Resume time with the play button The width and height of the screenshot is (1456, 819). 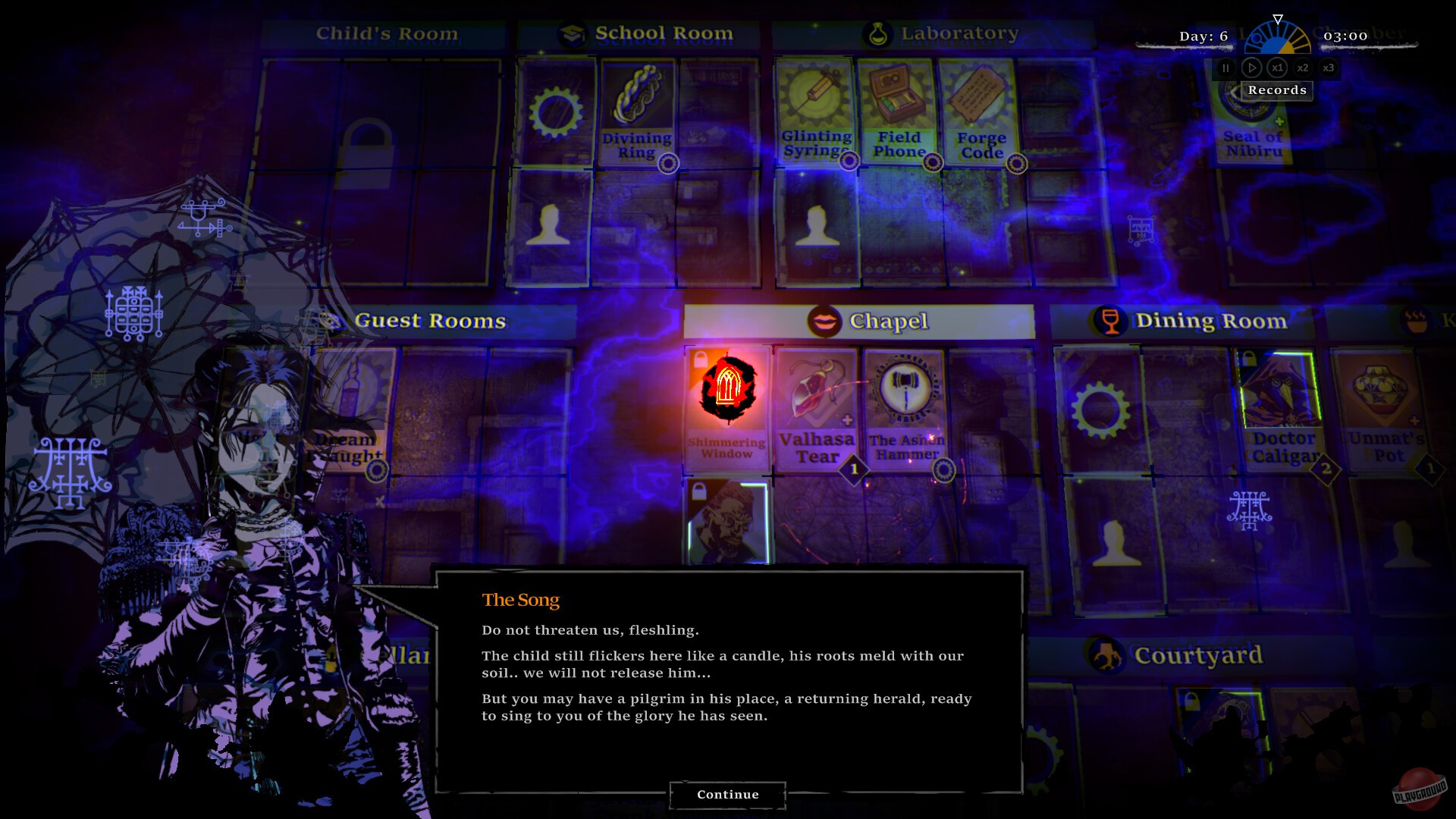point(1251,67)
